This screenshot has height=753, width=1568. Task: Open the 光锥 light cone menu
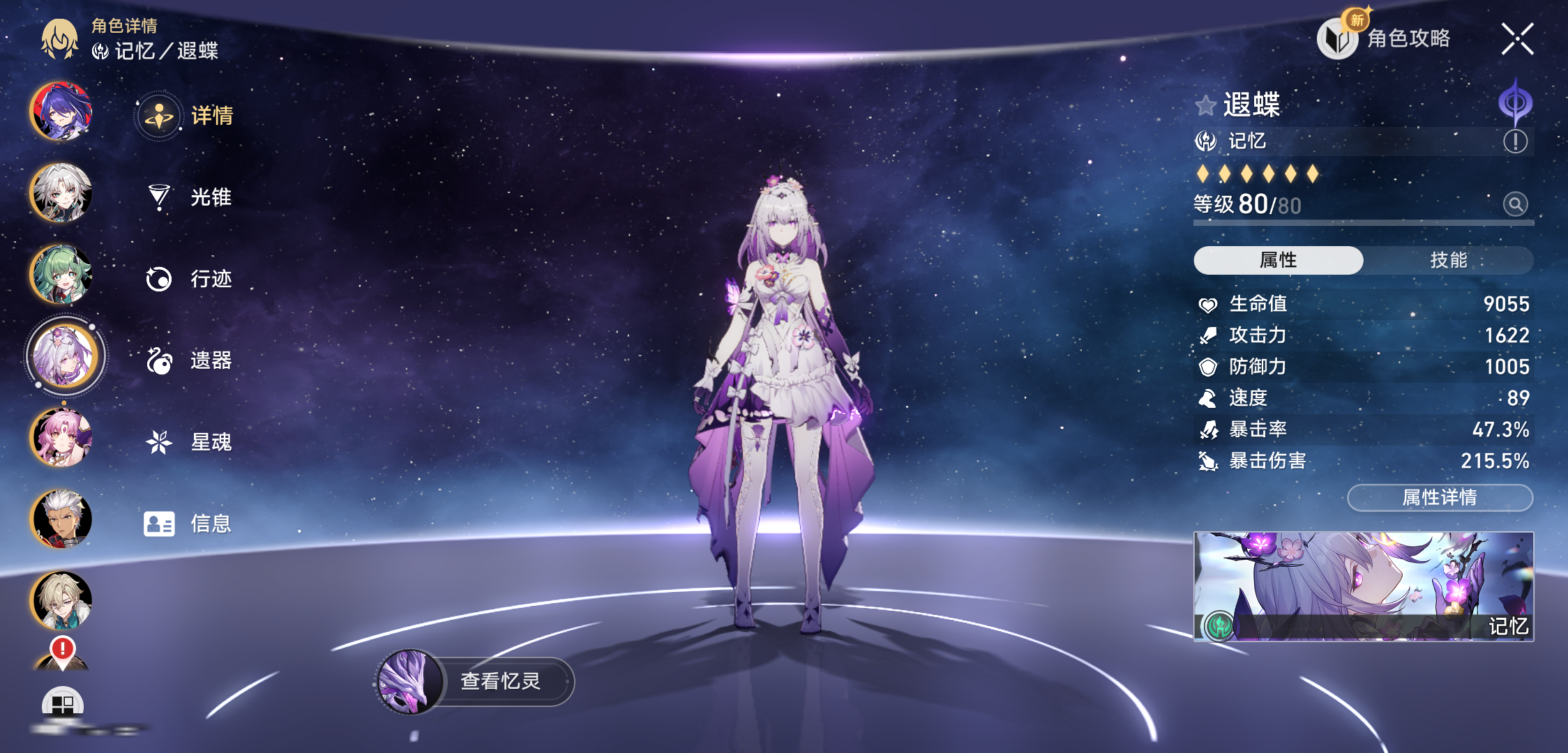(188, 197)
